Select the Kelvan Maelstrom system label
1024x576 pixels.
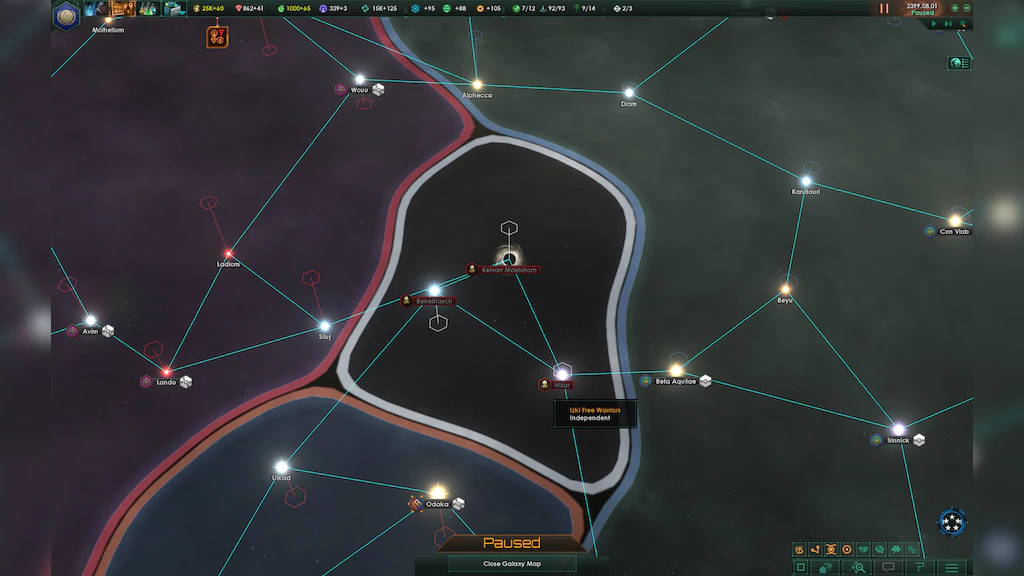pos(509,270)
